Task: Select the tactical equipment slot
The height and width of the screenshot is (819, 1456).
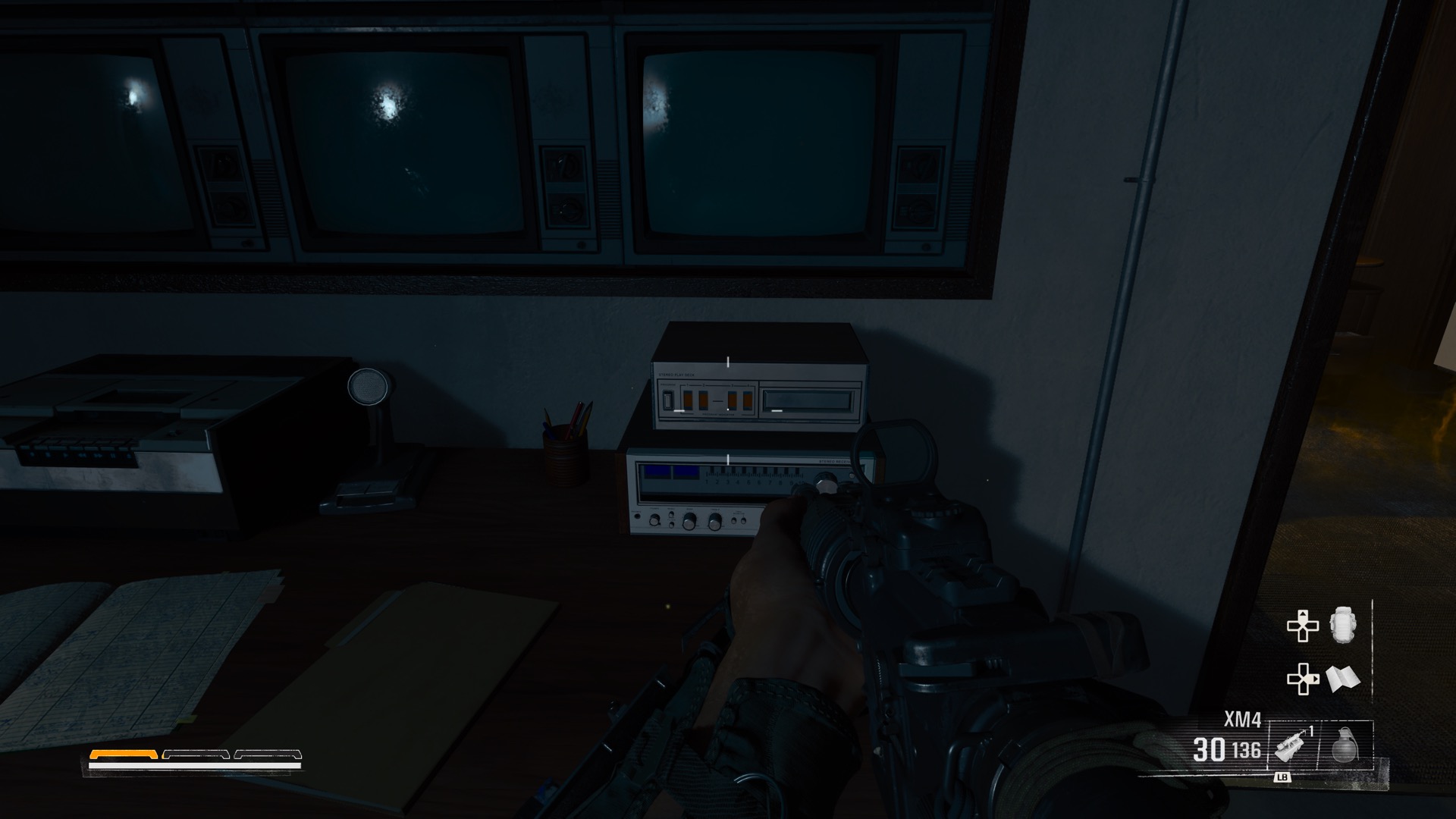Action: pos(1291,746)
